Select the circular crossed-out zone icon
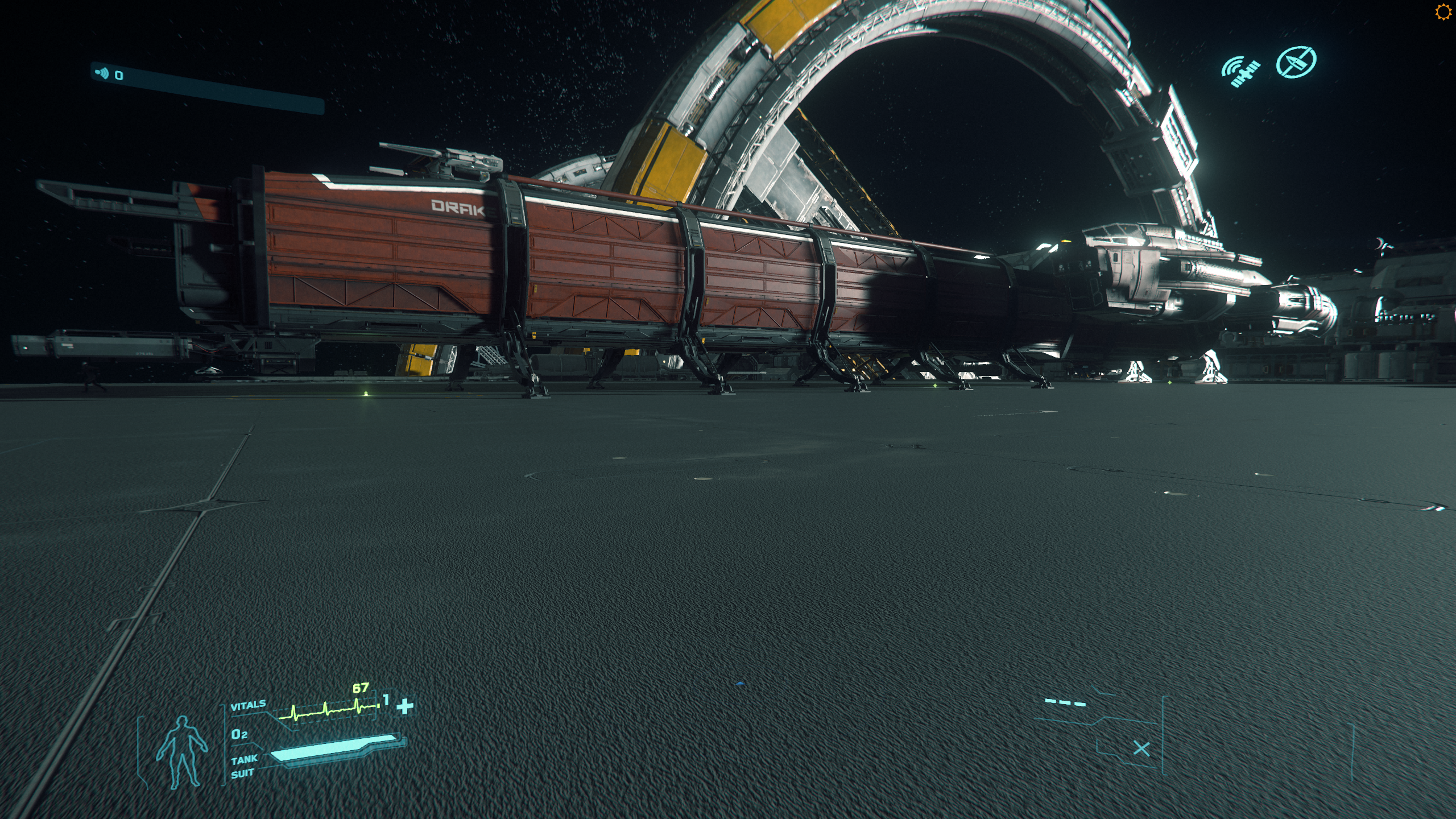This screenshot has width=1456, height=819. (1296, 62)
